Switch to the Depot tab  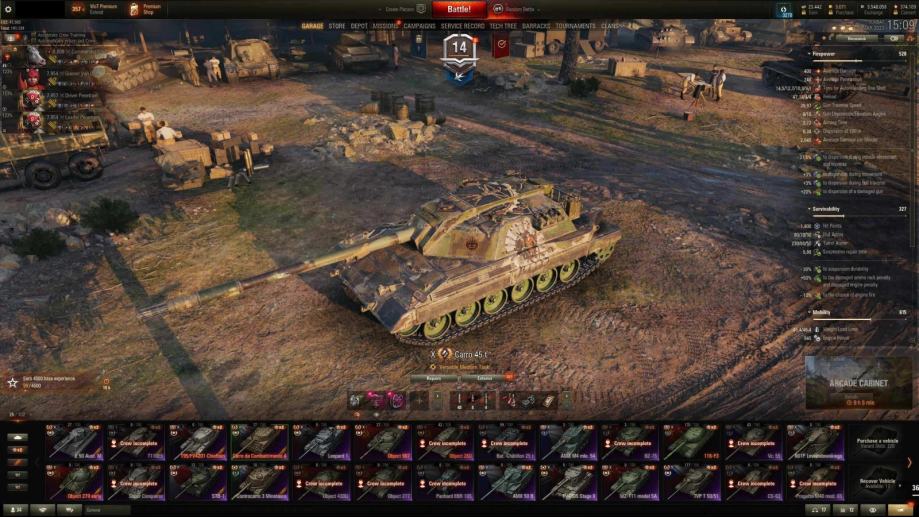pos(359,26)
